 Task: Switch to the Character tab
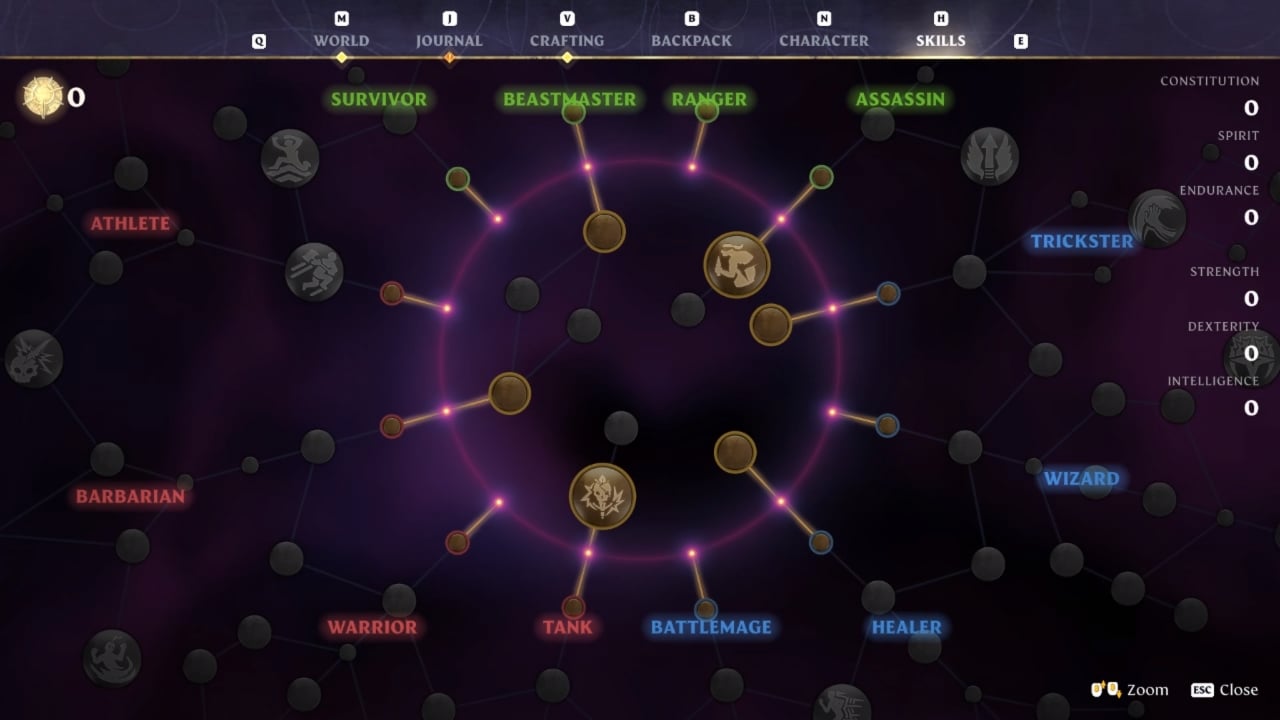point(824,40)
